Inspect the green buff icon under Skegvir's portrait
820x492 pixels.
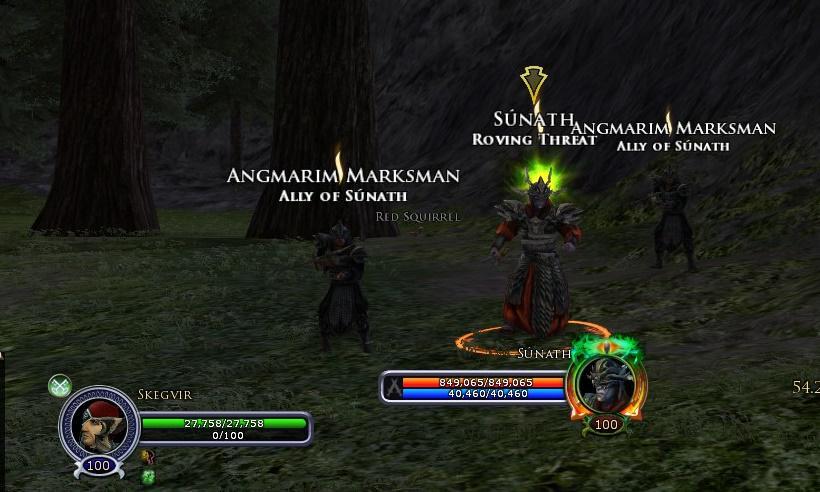tap(148, 476)
